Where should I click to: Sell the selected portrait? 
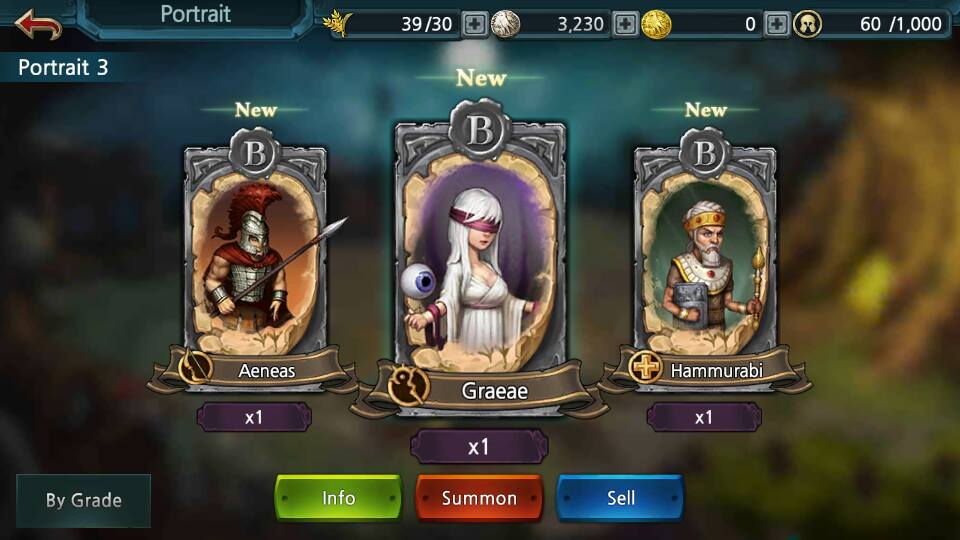tap(620, 498)
